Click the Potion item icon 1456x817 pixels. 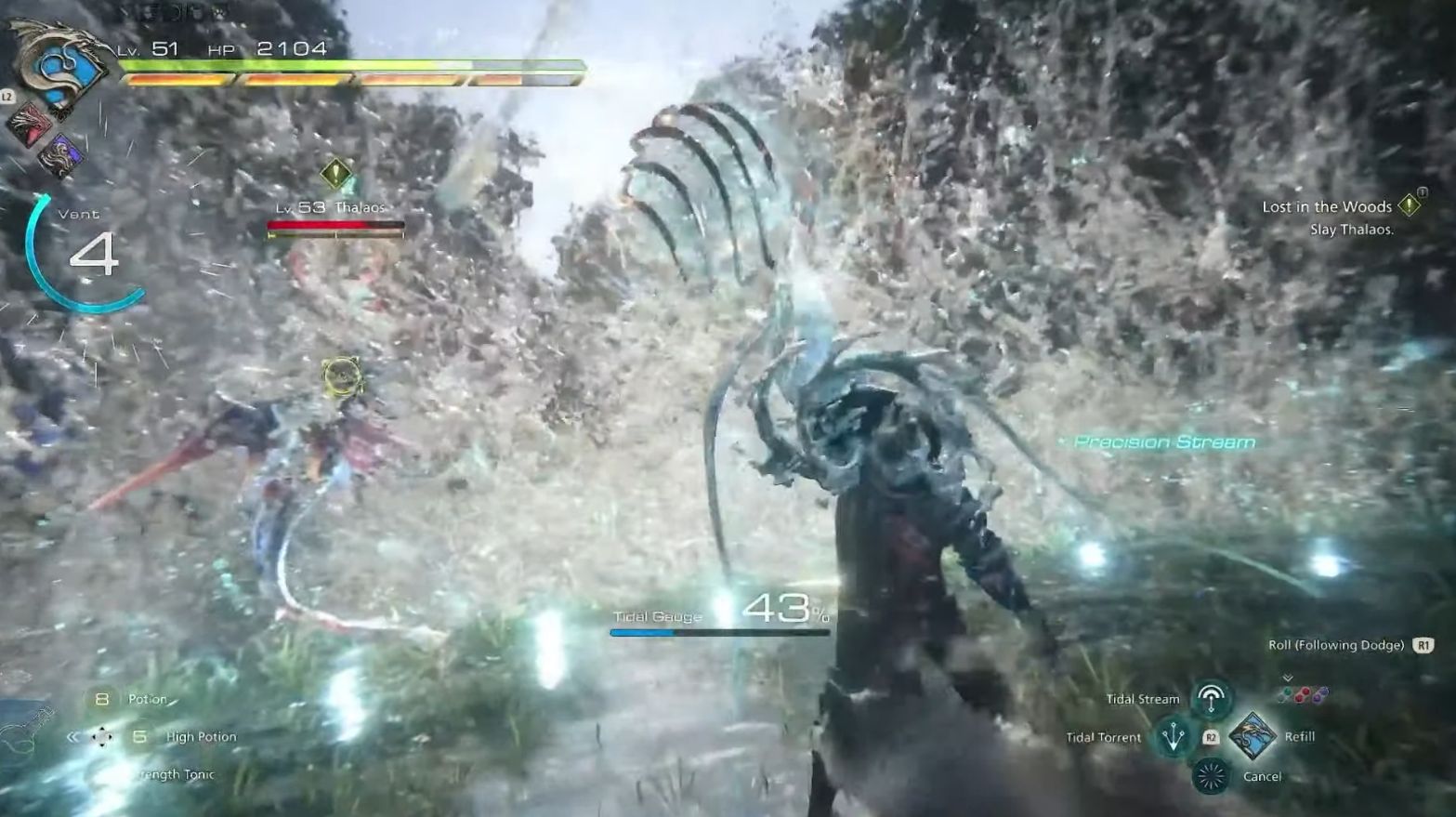(101, 698)
